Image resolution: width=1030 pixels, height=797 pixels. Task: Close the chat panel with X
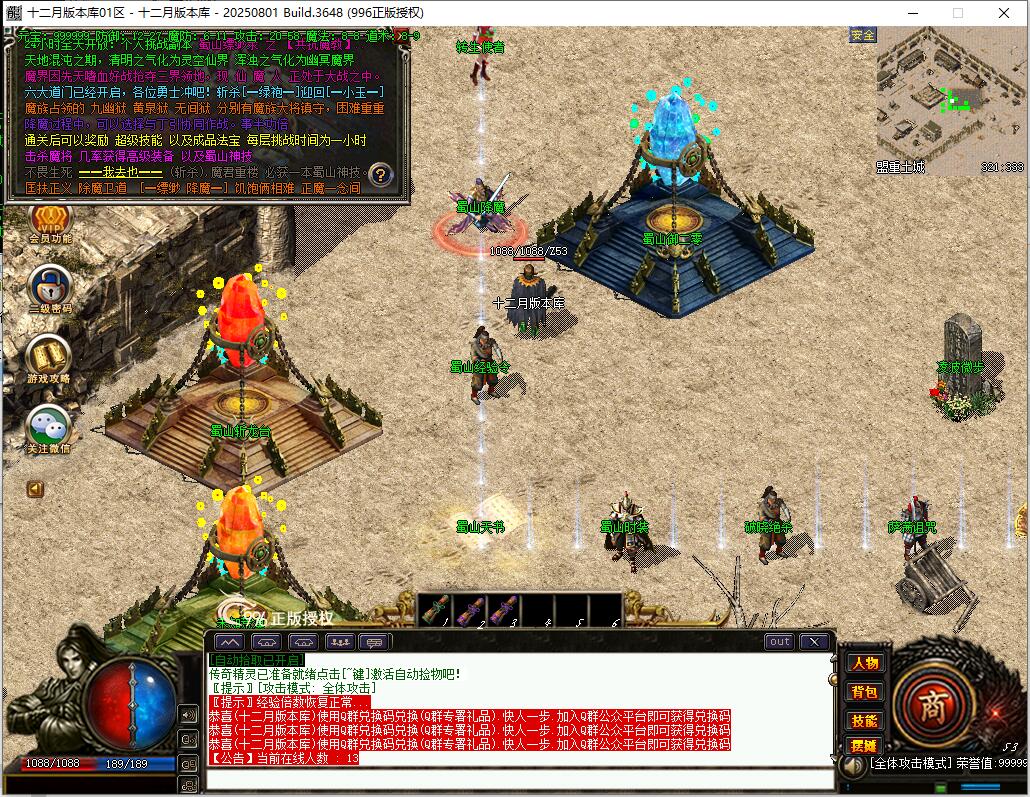815,642
